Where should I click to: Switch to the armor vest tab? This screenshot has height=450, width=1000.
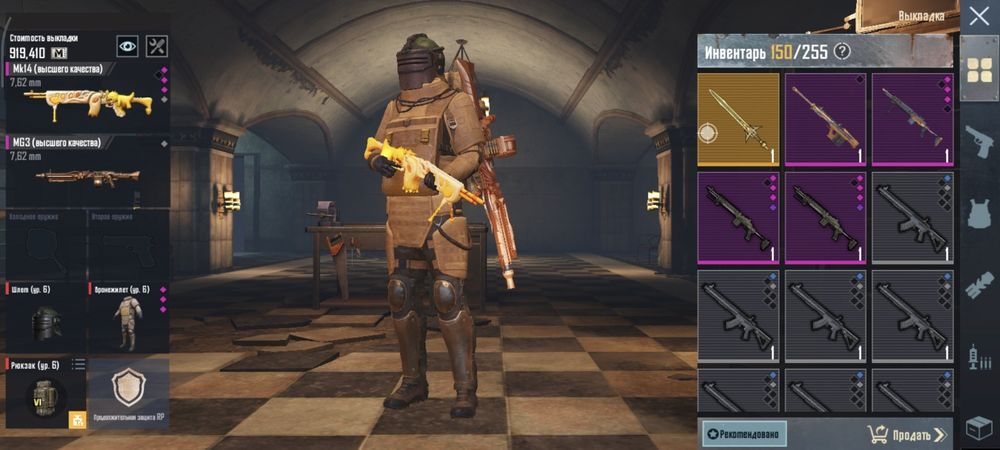pos(979,214)
